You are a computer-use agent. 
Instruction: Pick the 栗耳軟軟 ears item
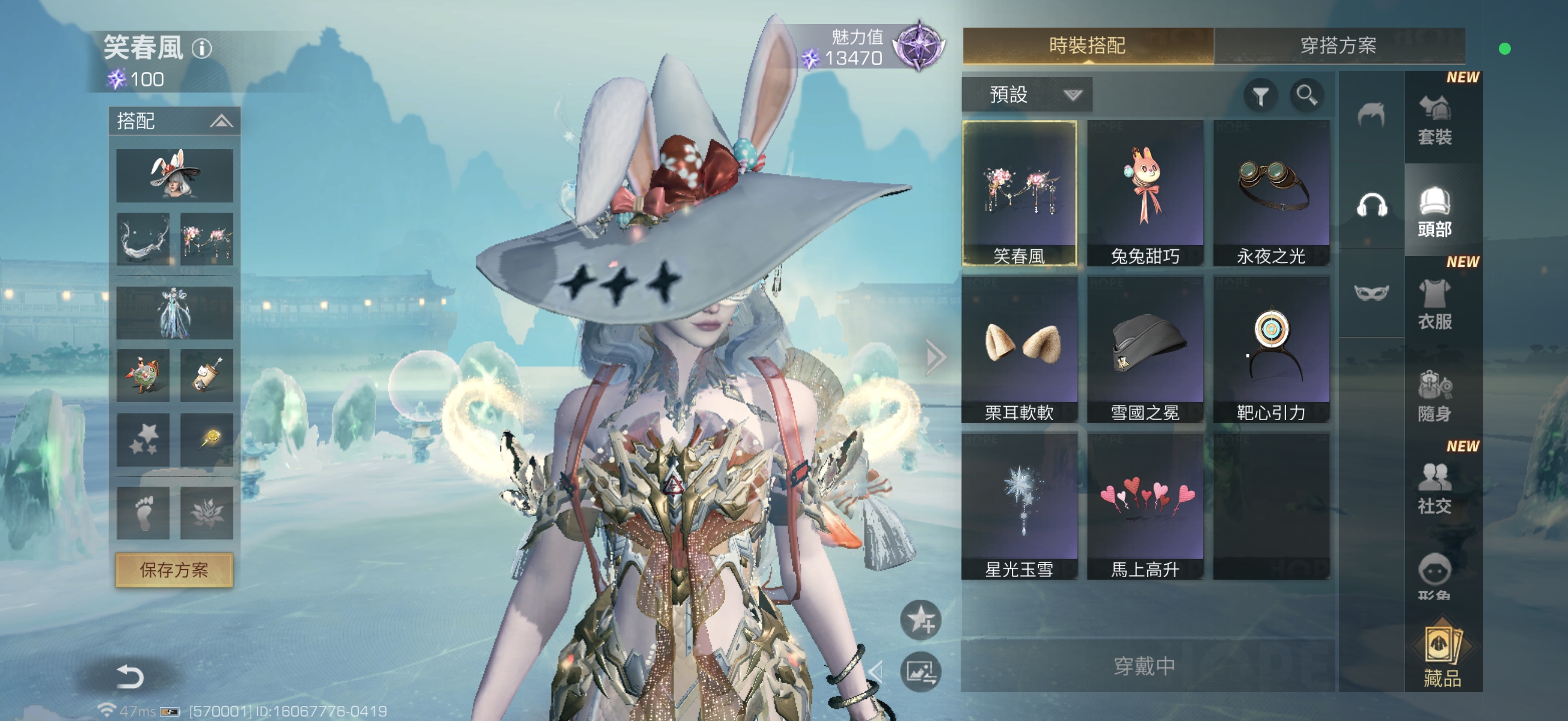tap(1019, 349)
